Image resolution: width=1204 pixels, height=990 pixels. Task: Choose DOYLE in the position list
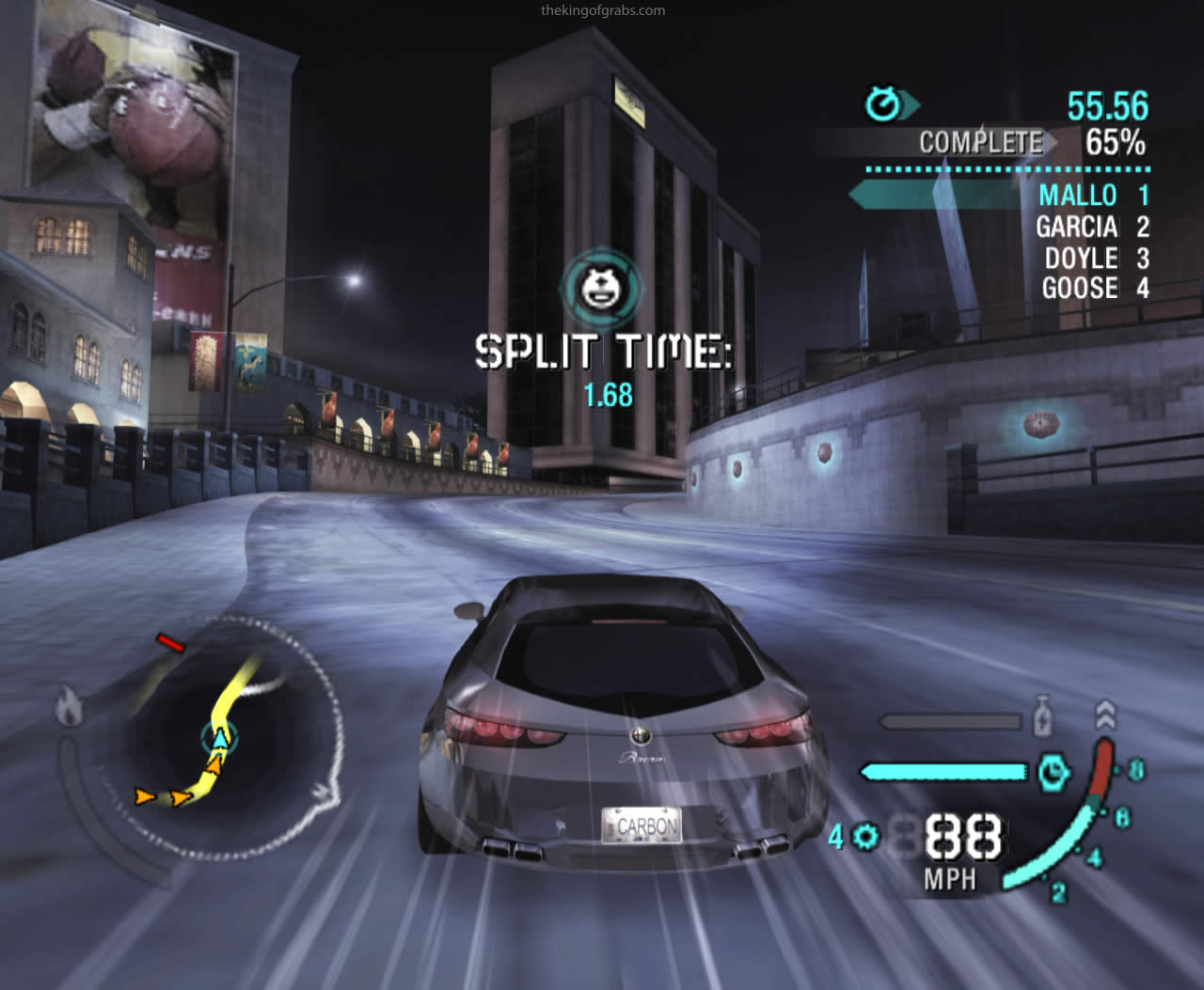pos(1081,259)
